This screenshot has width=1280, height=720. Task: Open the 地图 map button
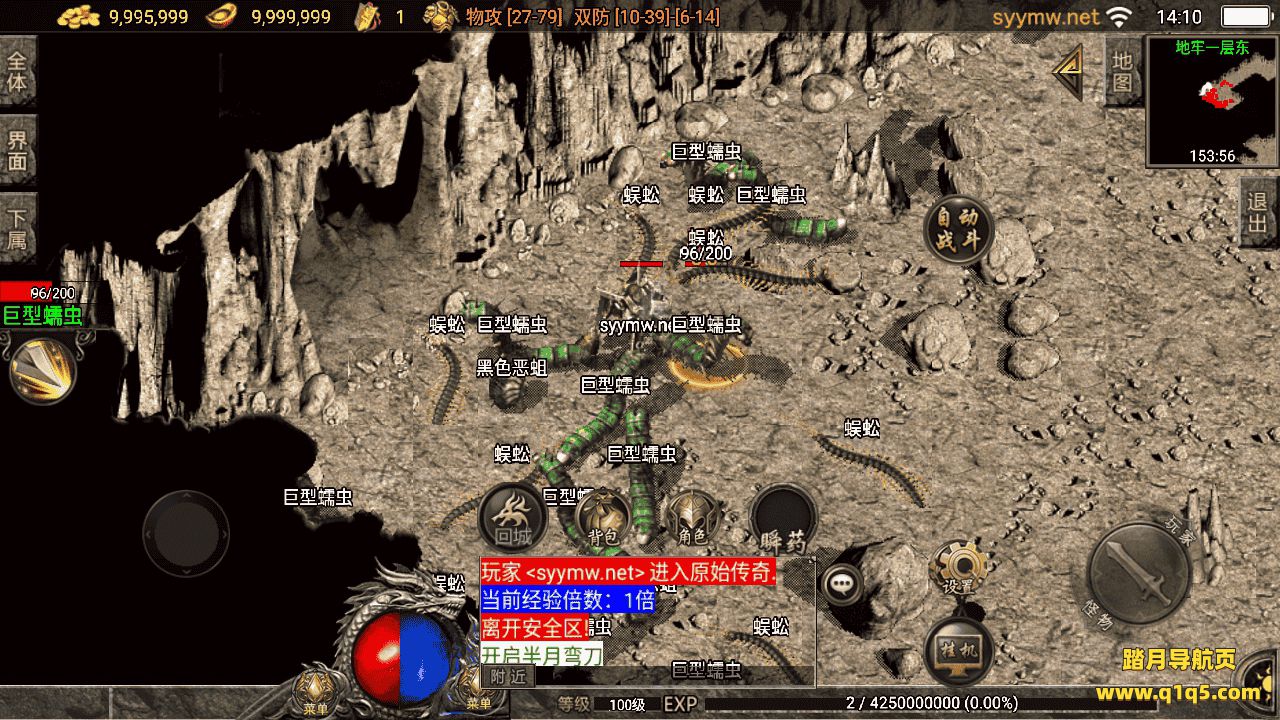(1122, 71)
